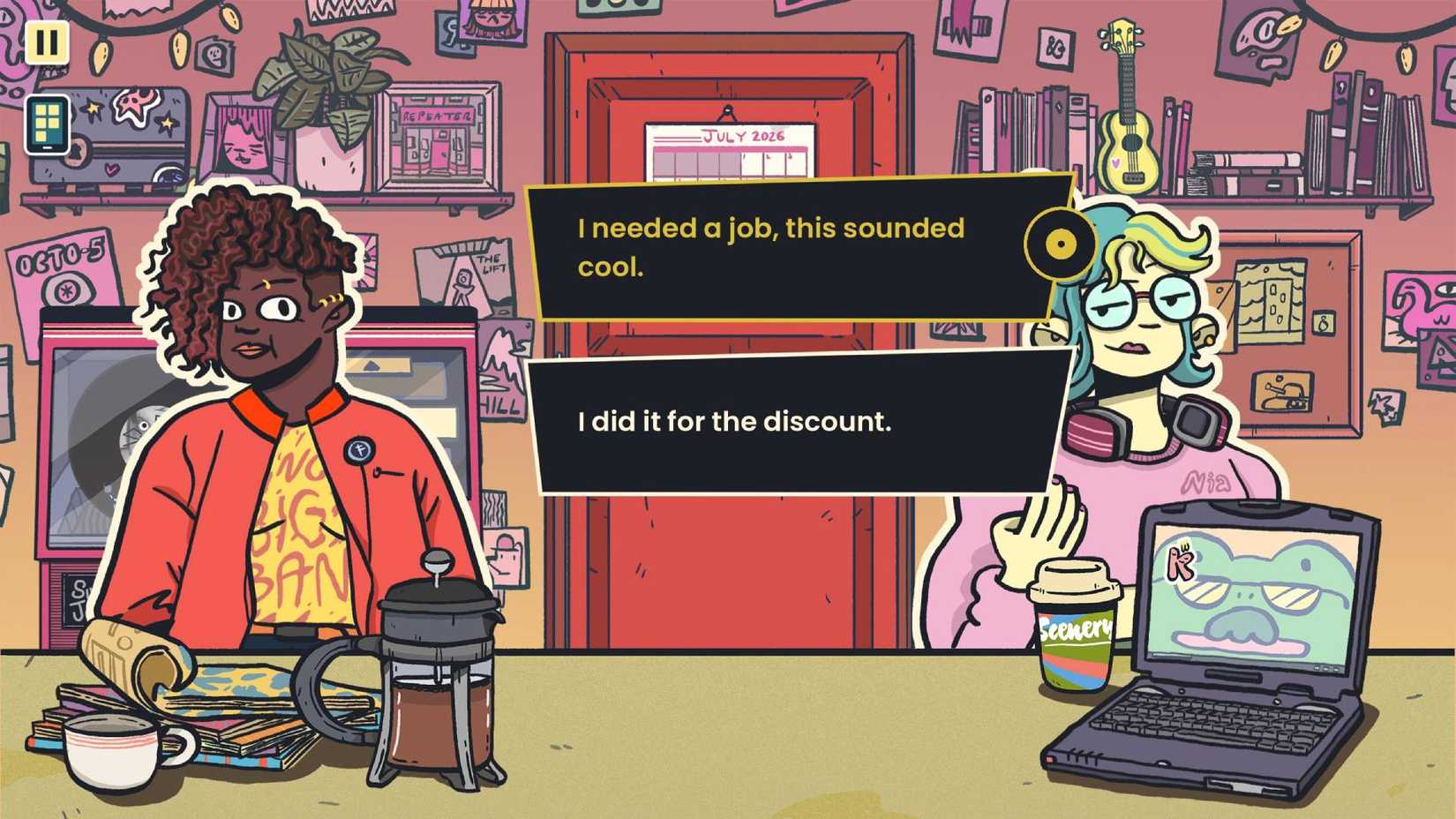Click the pause button top left
The image size is (1456, 819).
coord(49,42)
